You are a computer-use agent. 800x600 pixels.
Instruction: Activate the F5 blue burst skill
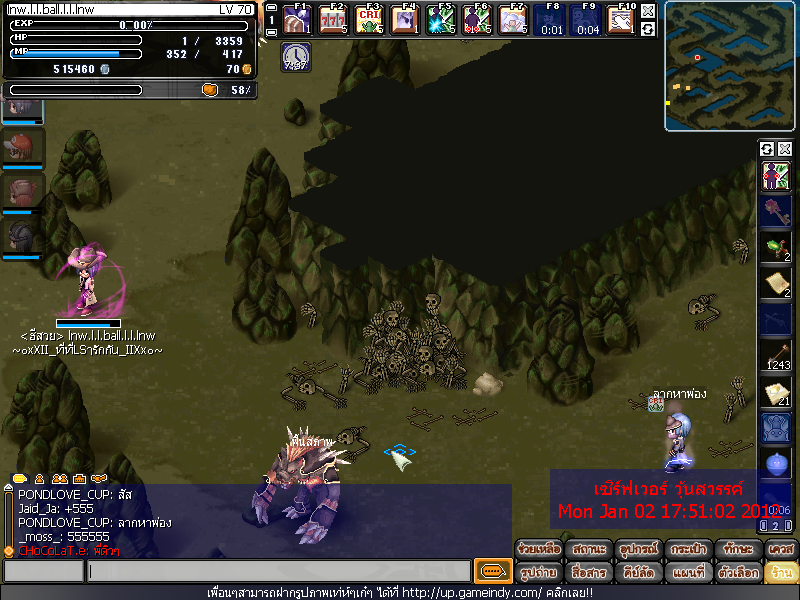[x=440, y=19]
